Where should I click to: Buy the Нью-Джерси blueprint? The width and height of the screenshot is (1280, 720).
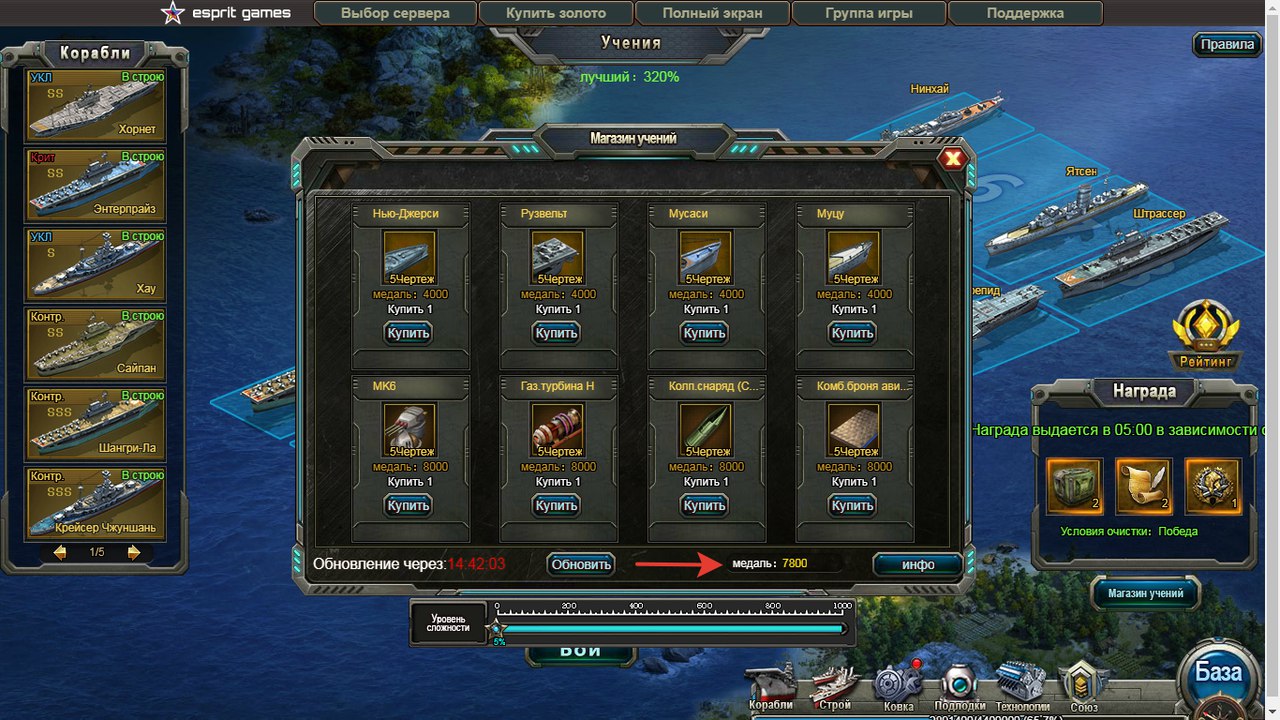pos(407,333)
